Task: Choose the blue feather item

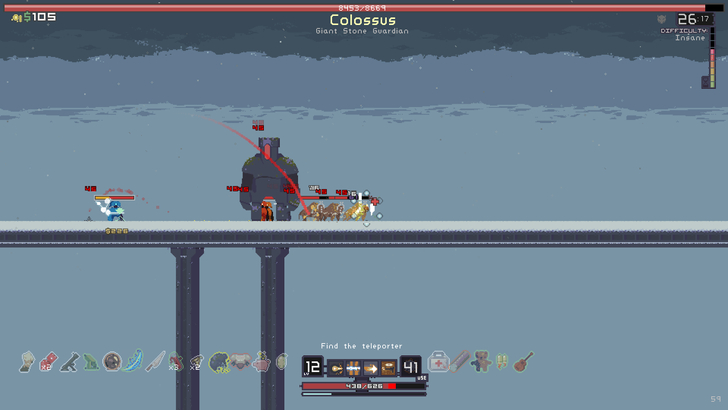Action: 134,361
